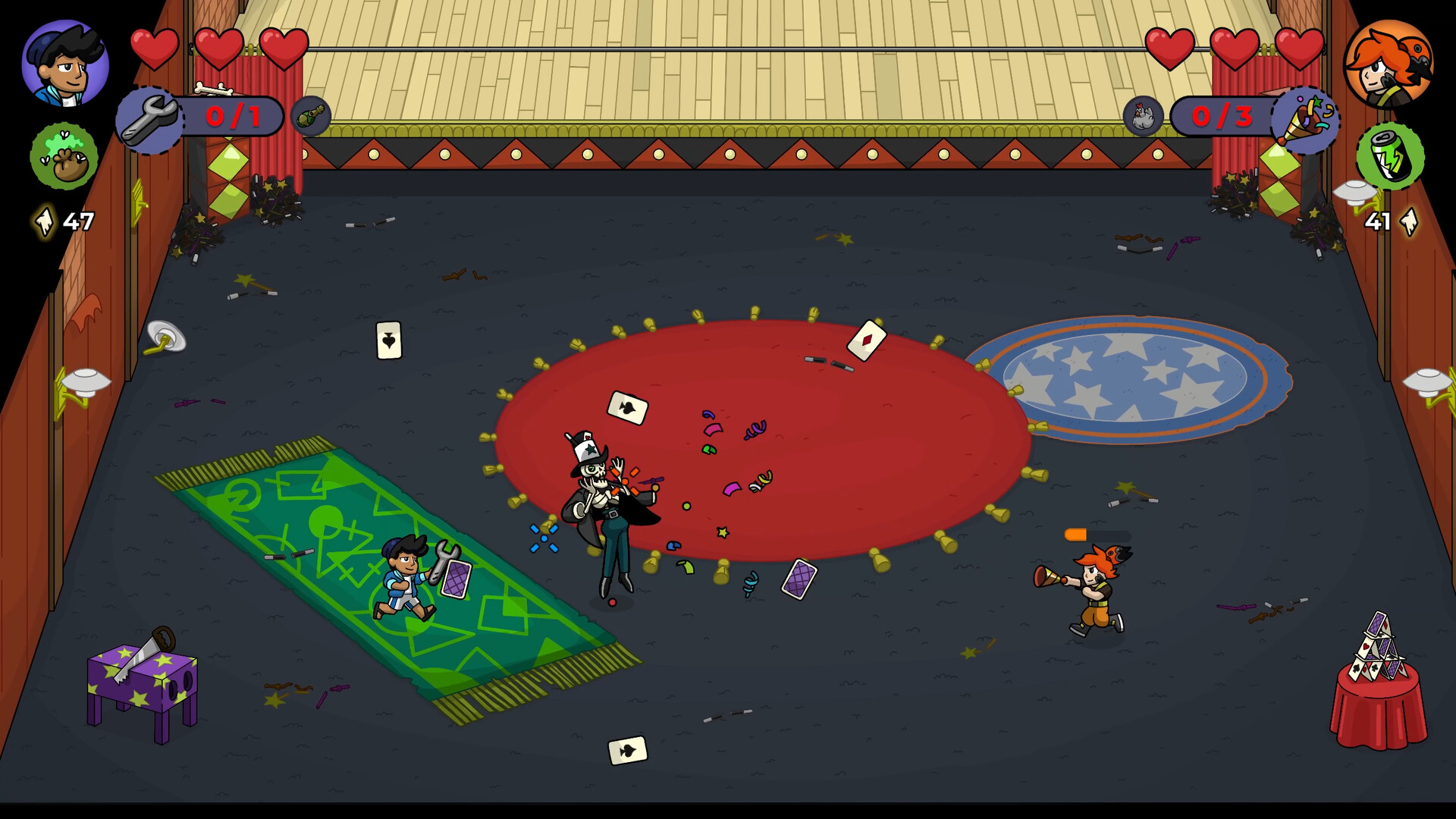1456x819 pixels.
Task: Select the wrench objective icon
Action: pyautogui.click(x=152, y=118)
